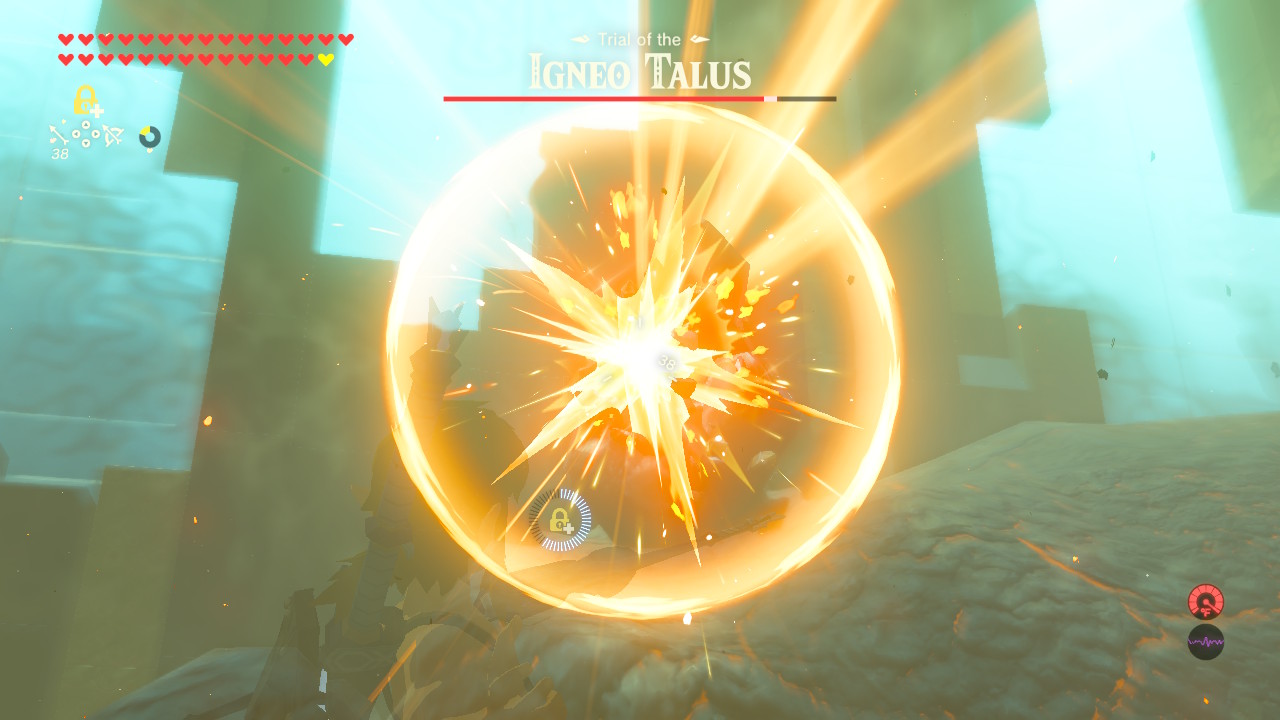The image size is (1280, 720).
Task: Select the bow and arrow icon
Action: 112,135
